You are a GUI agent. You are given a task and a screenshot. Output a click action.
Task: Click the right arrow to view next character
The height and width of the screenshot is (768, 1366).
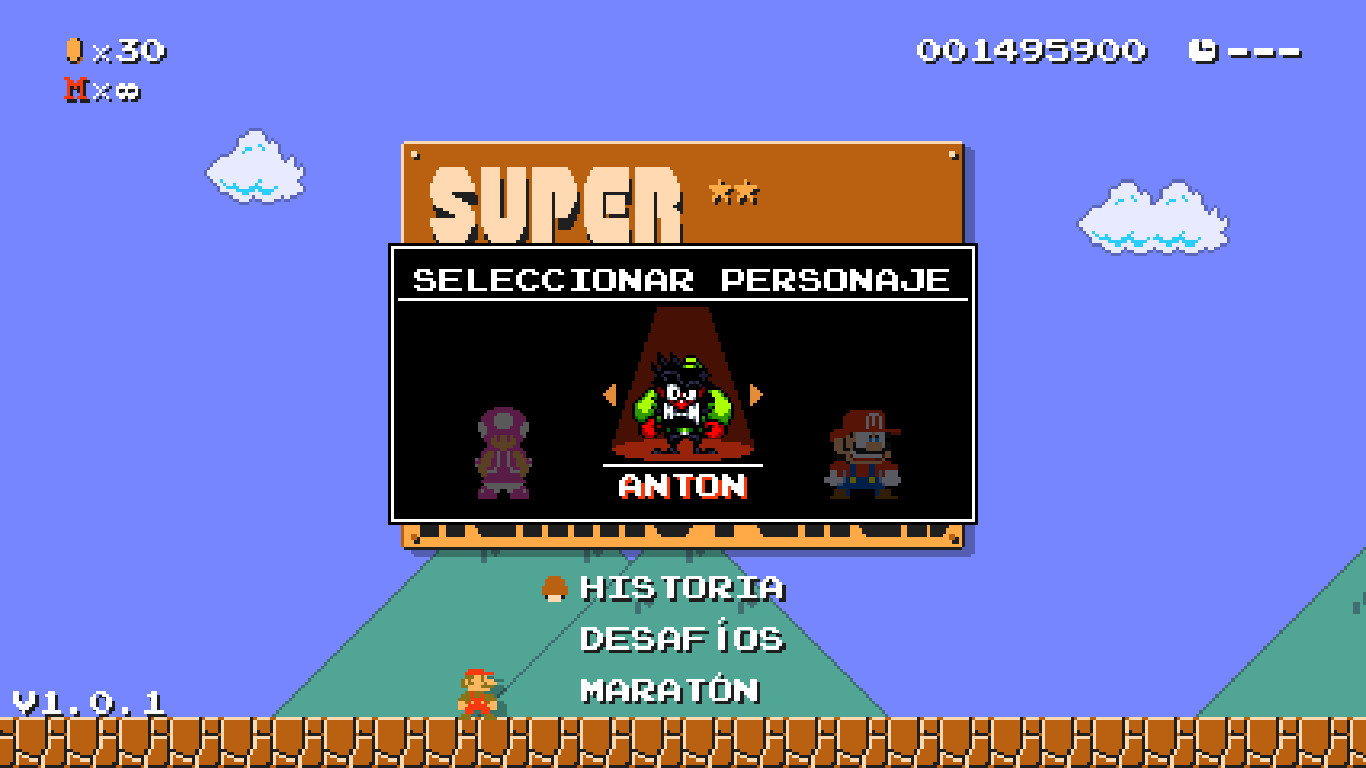[757, 395]
